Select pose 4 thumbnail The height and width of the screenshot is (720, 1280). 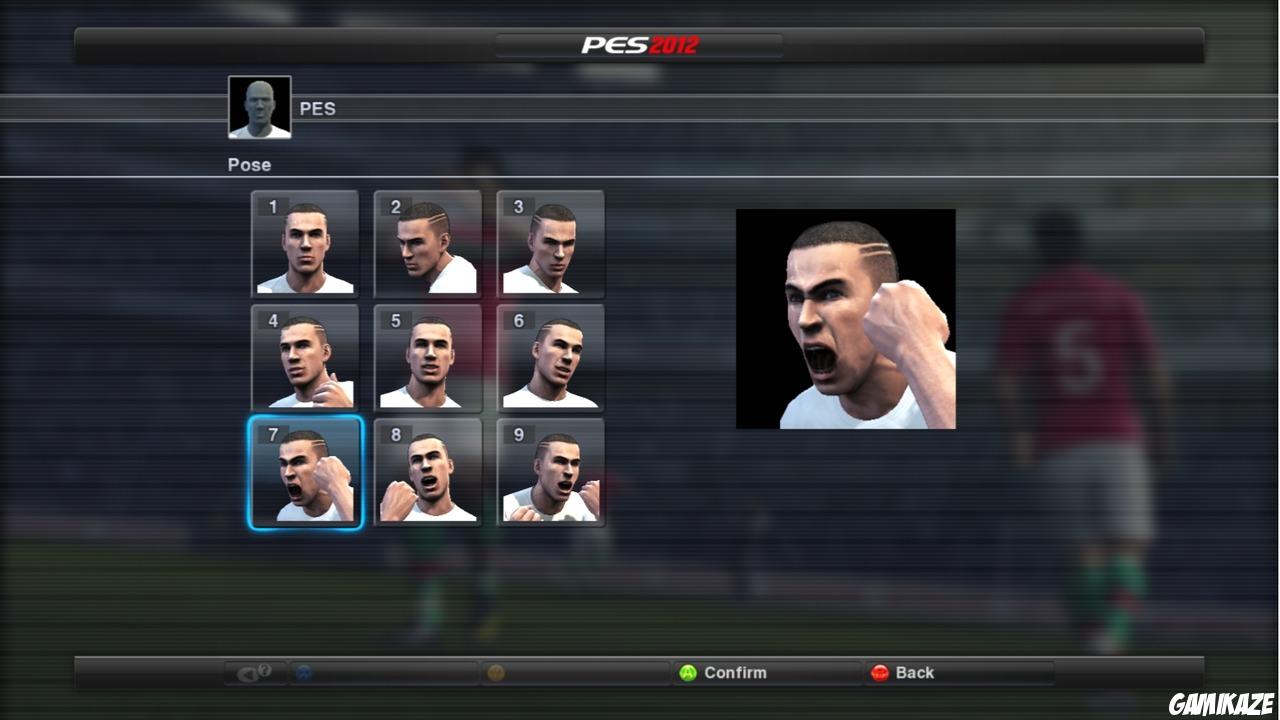(x=304, y=358)
